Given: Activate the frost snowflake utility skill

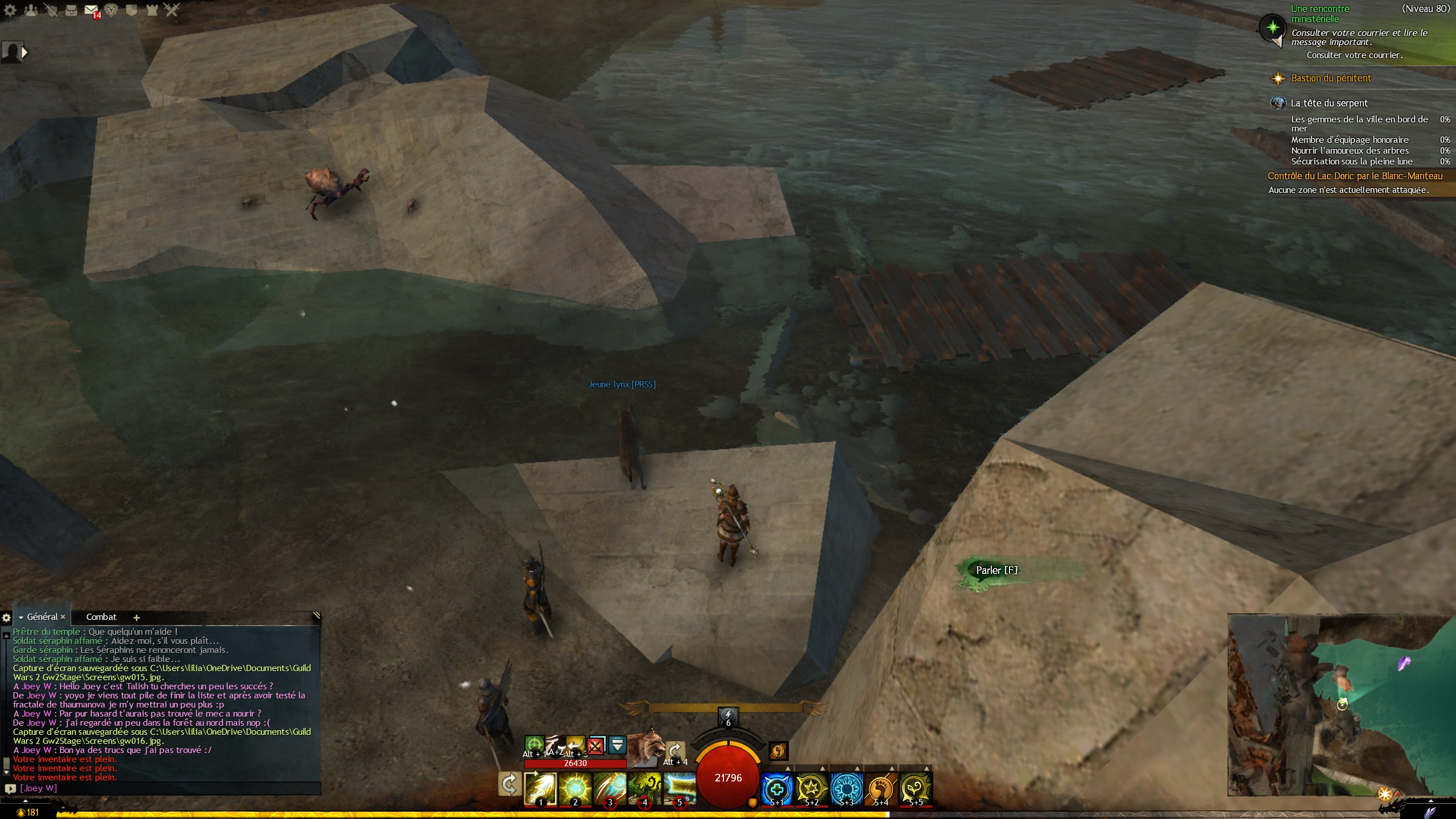Looking at the screenshot, I should (x=846, y=788).
